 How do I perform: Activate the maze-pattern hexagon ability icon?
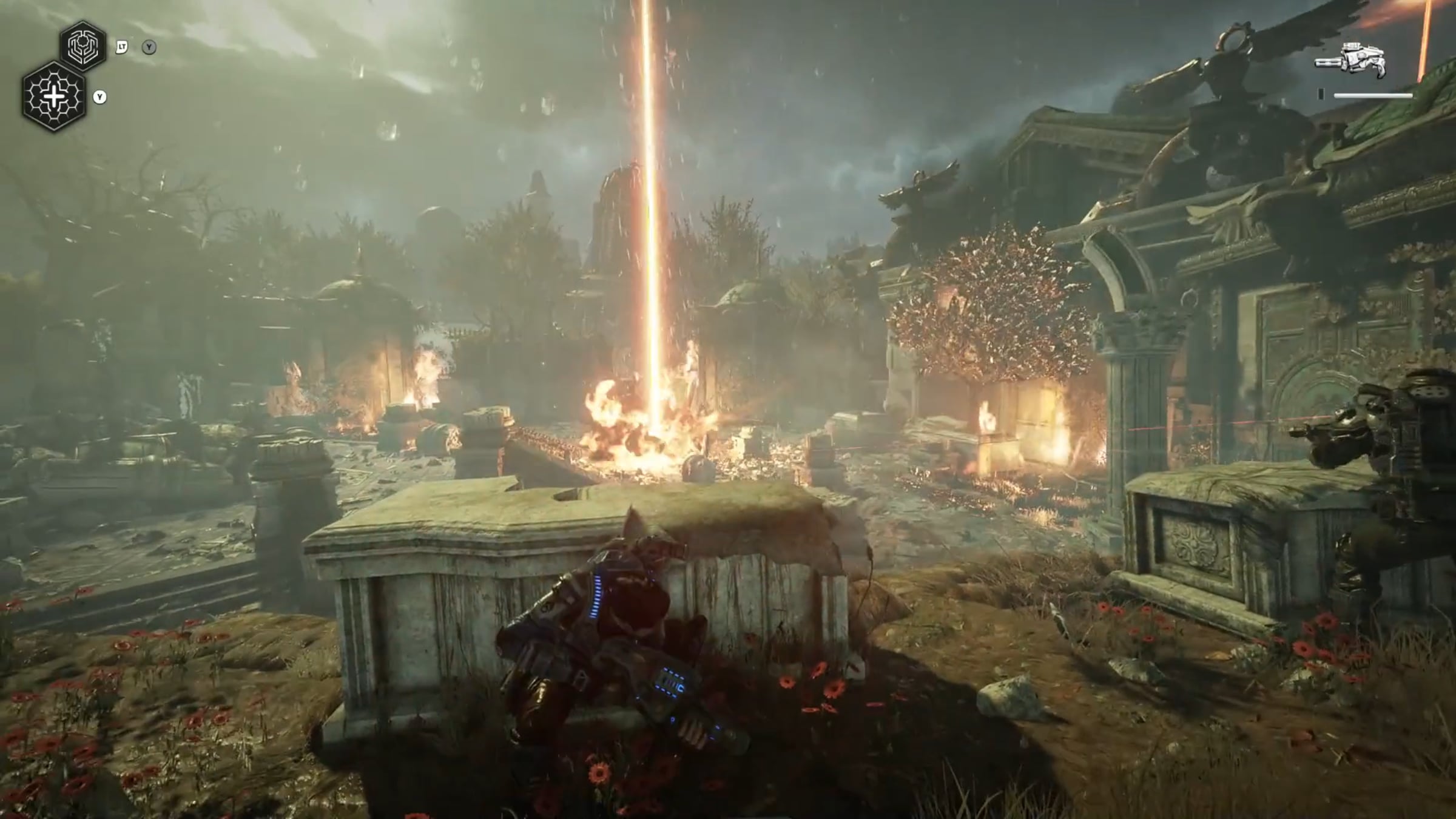pyautogui.click(x=83, y=44)
